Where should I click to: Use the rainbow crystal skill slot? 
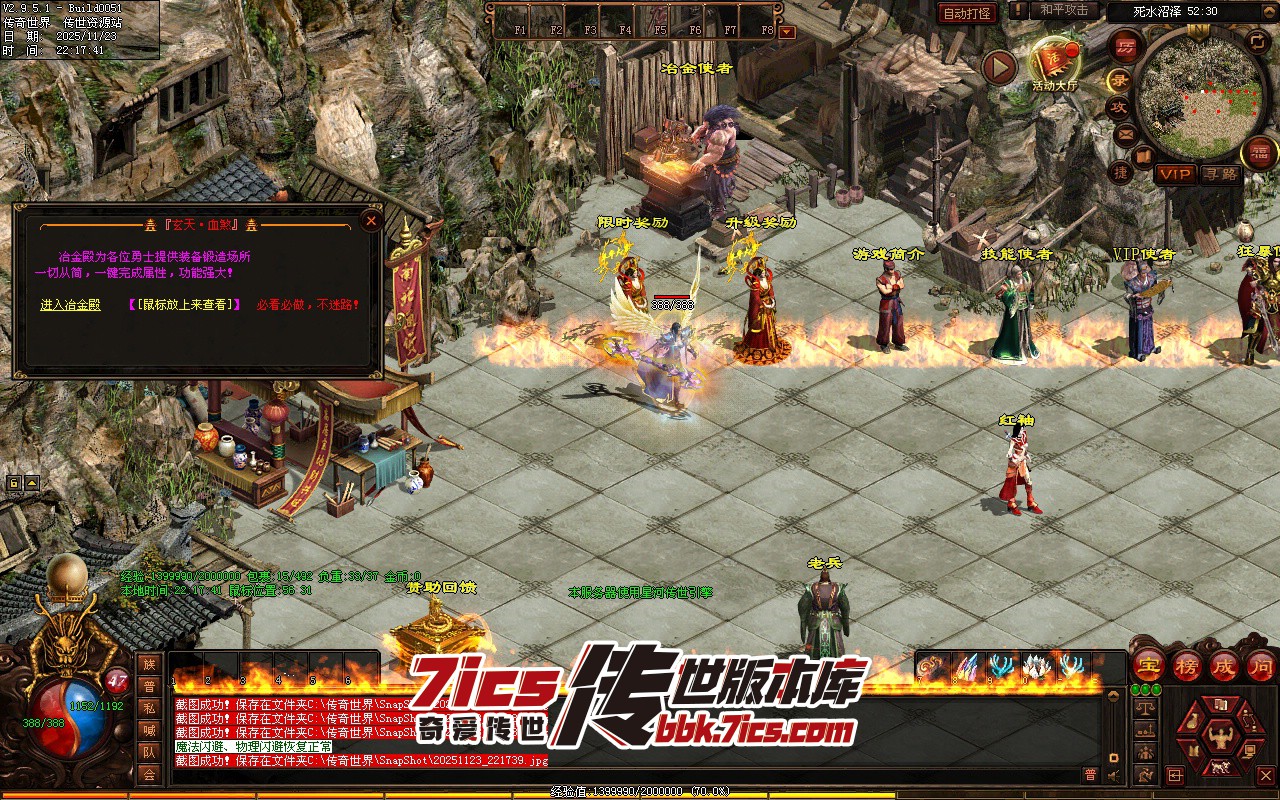[x=965, y=667]
